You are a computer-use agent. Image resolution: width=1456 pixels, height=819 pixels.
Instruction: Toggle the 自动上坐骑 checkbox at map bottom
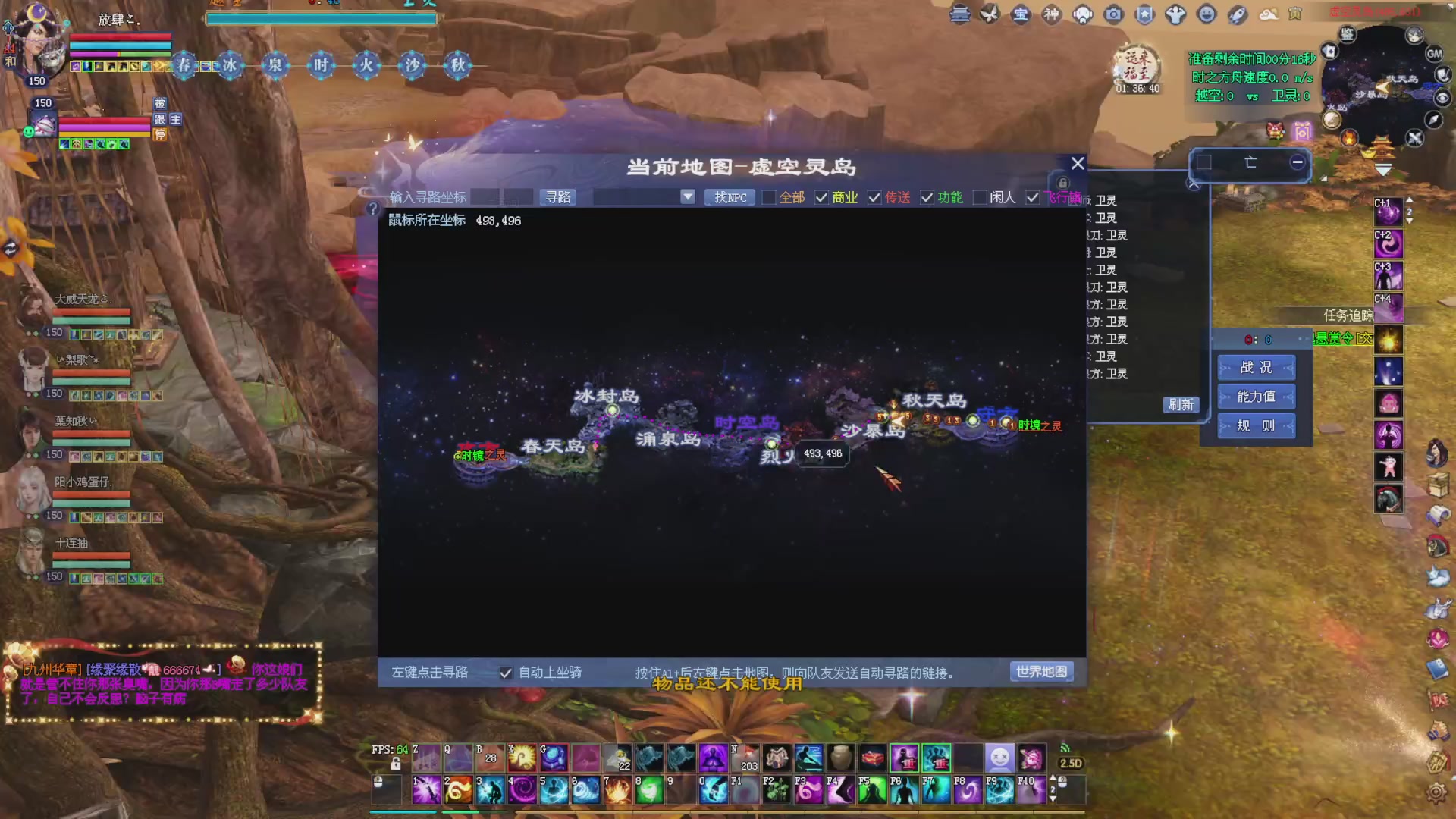[506, 673]
